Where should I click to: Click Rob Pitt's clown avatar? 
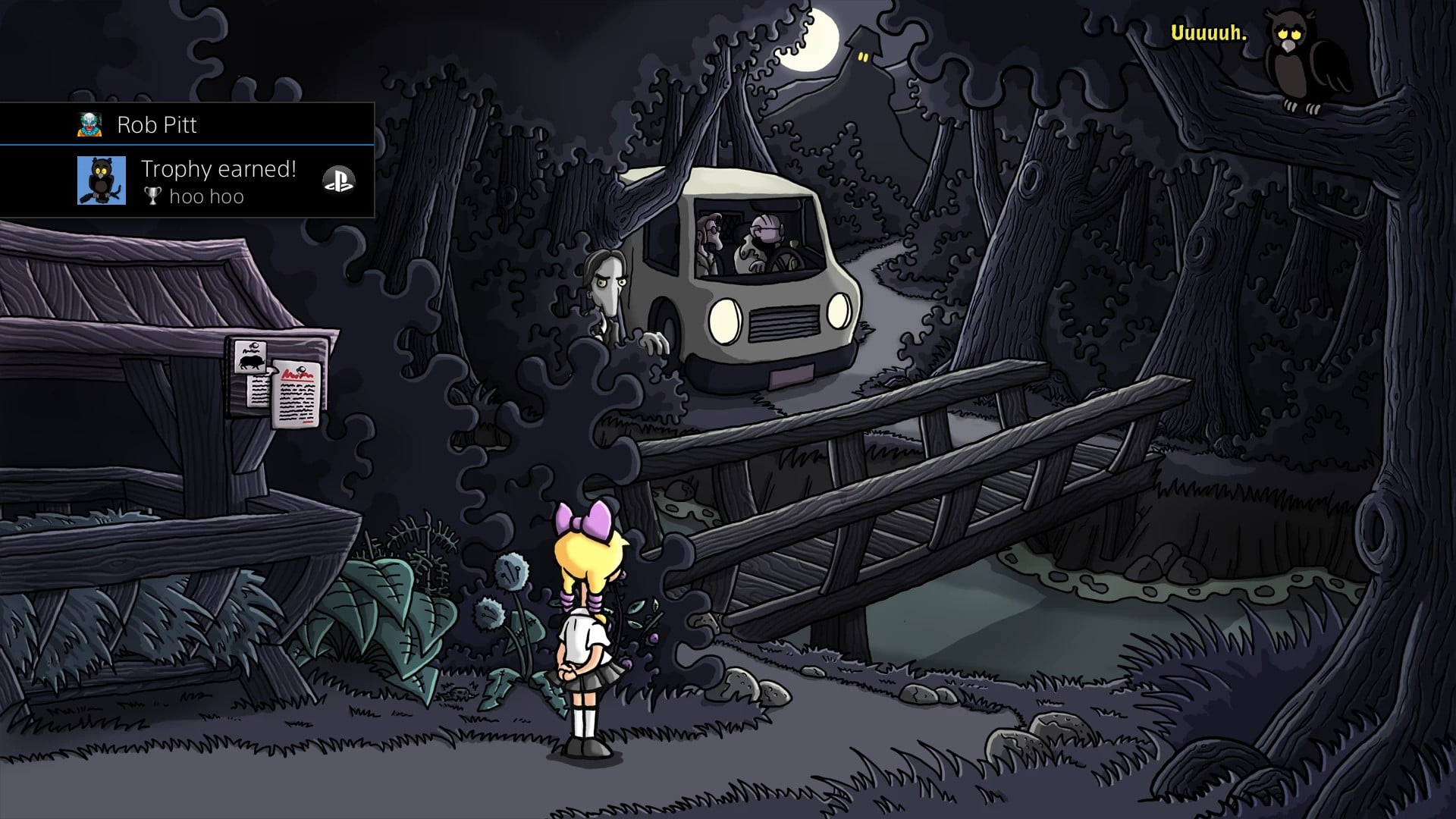pyautogui.click(x=89, y=124)
